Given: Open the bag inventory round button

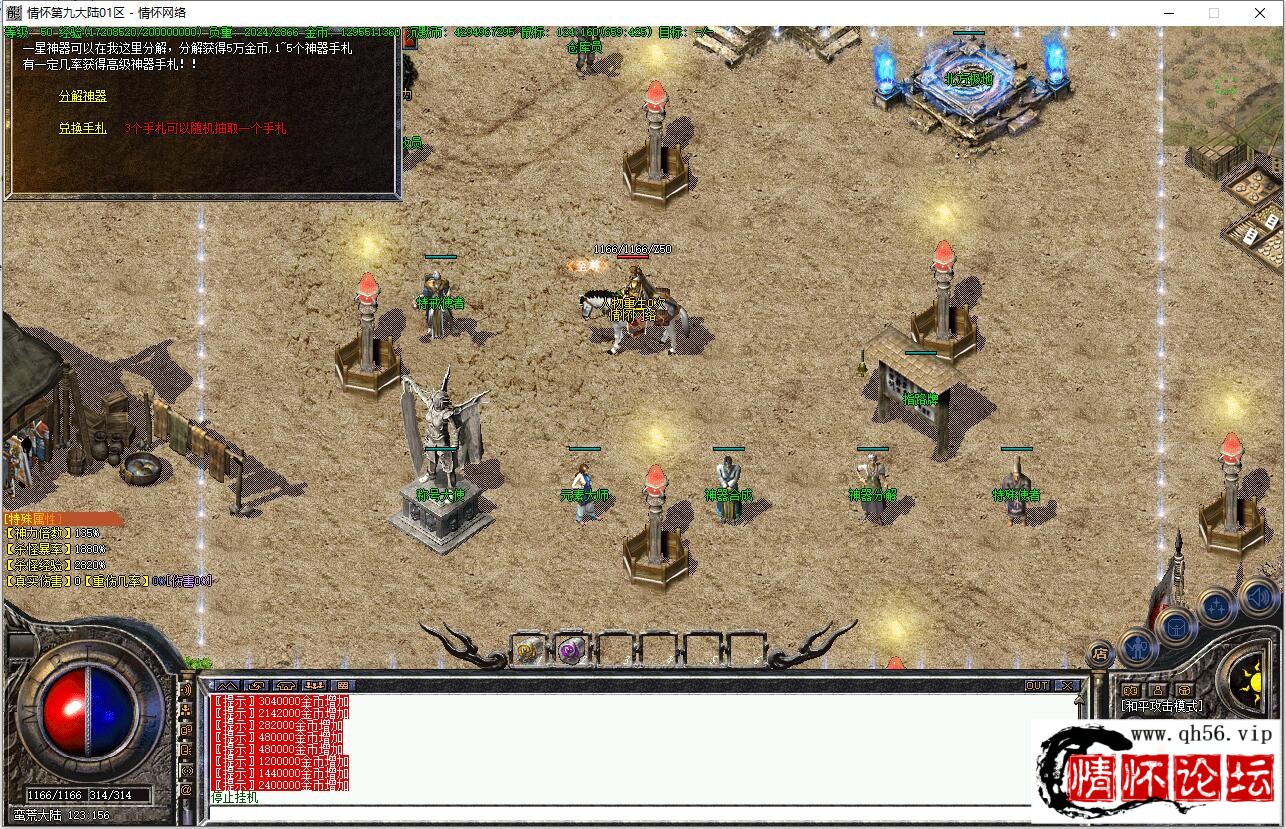Looking at the screenshot, I should click(1176, 627).
